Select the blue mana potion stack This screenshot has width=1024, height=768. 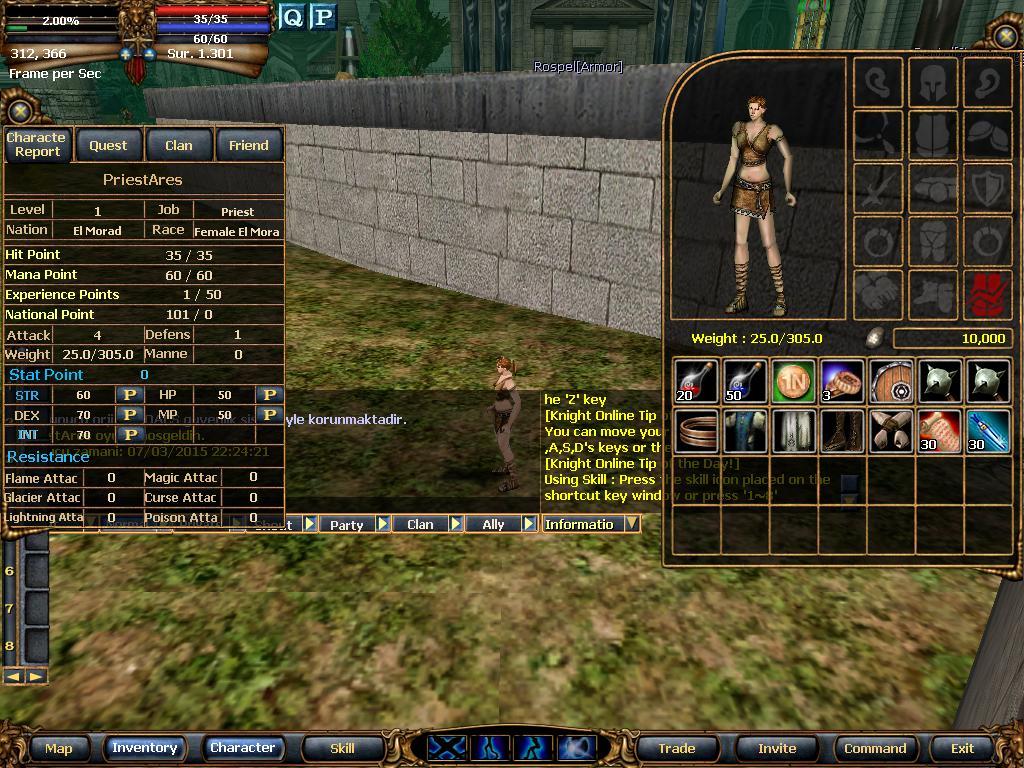tap(744, 381)
